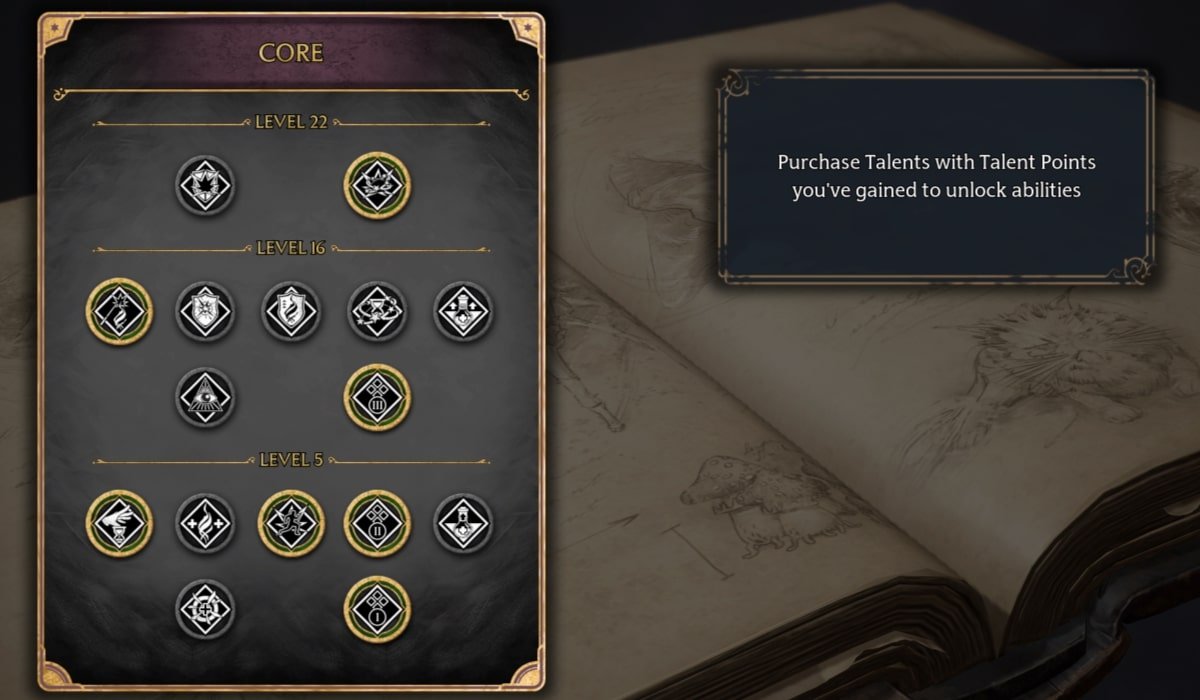Select the wand and flame talent
This screenshot has height=700, width=1200.
coord(119,311)
